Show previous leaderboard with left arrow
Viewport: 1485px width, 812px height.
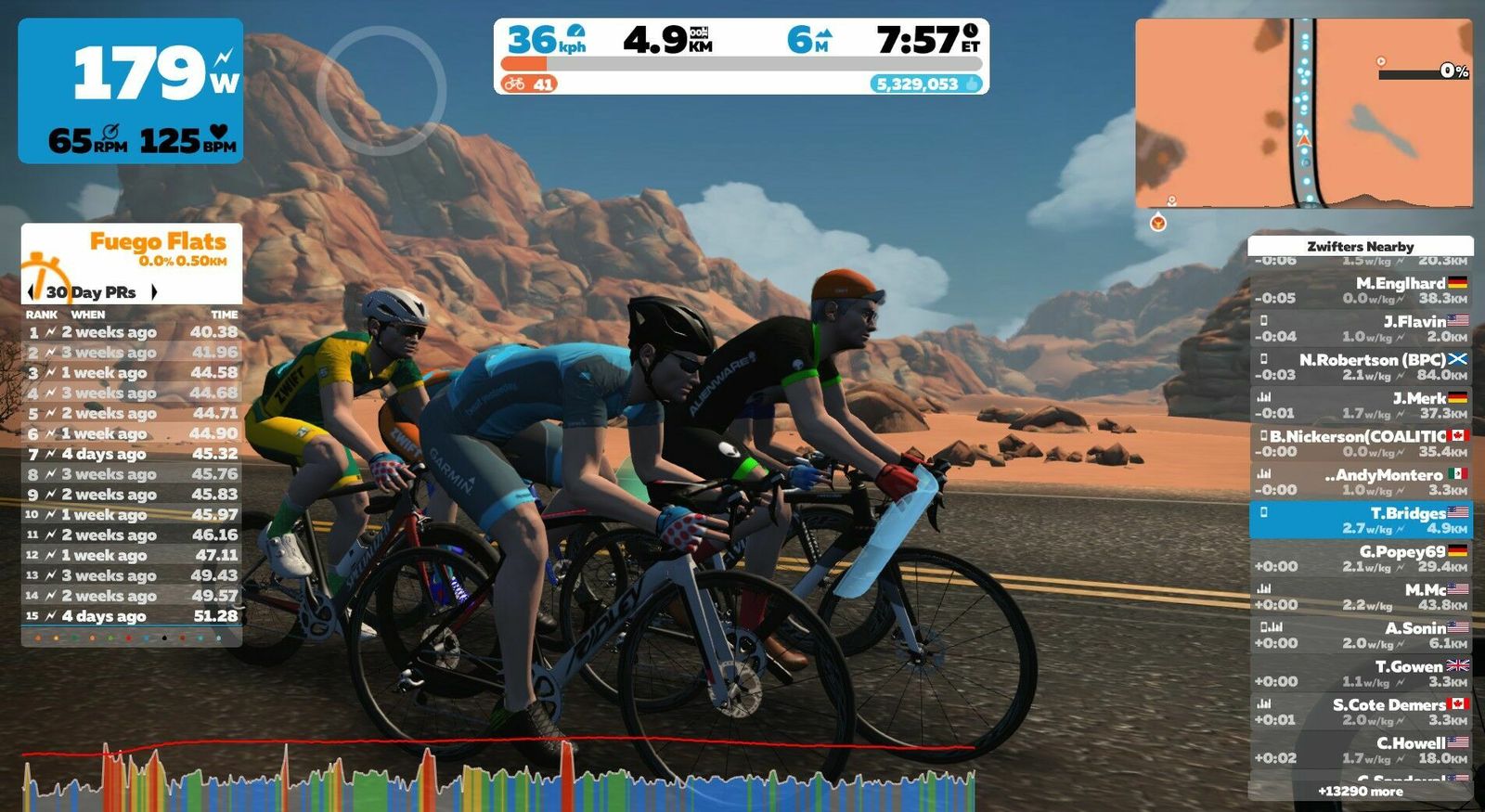(32, 292)
